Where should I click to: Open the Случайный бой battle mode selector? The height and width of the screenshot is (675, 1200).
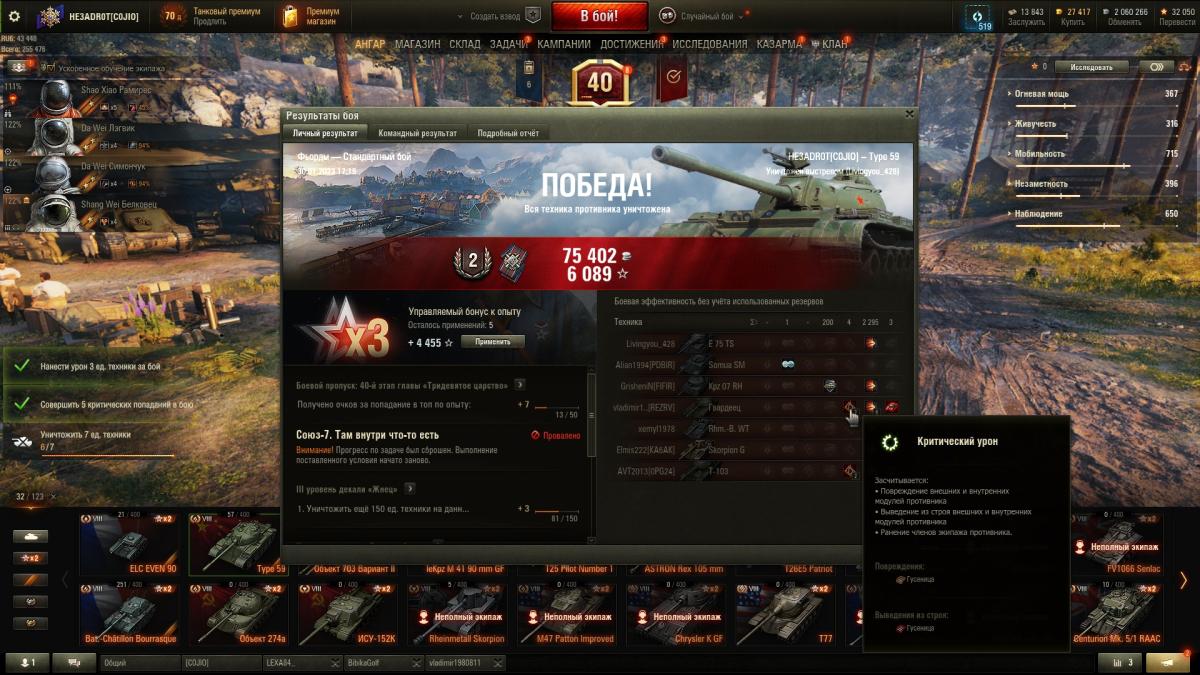704,16
